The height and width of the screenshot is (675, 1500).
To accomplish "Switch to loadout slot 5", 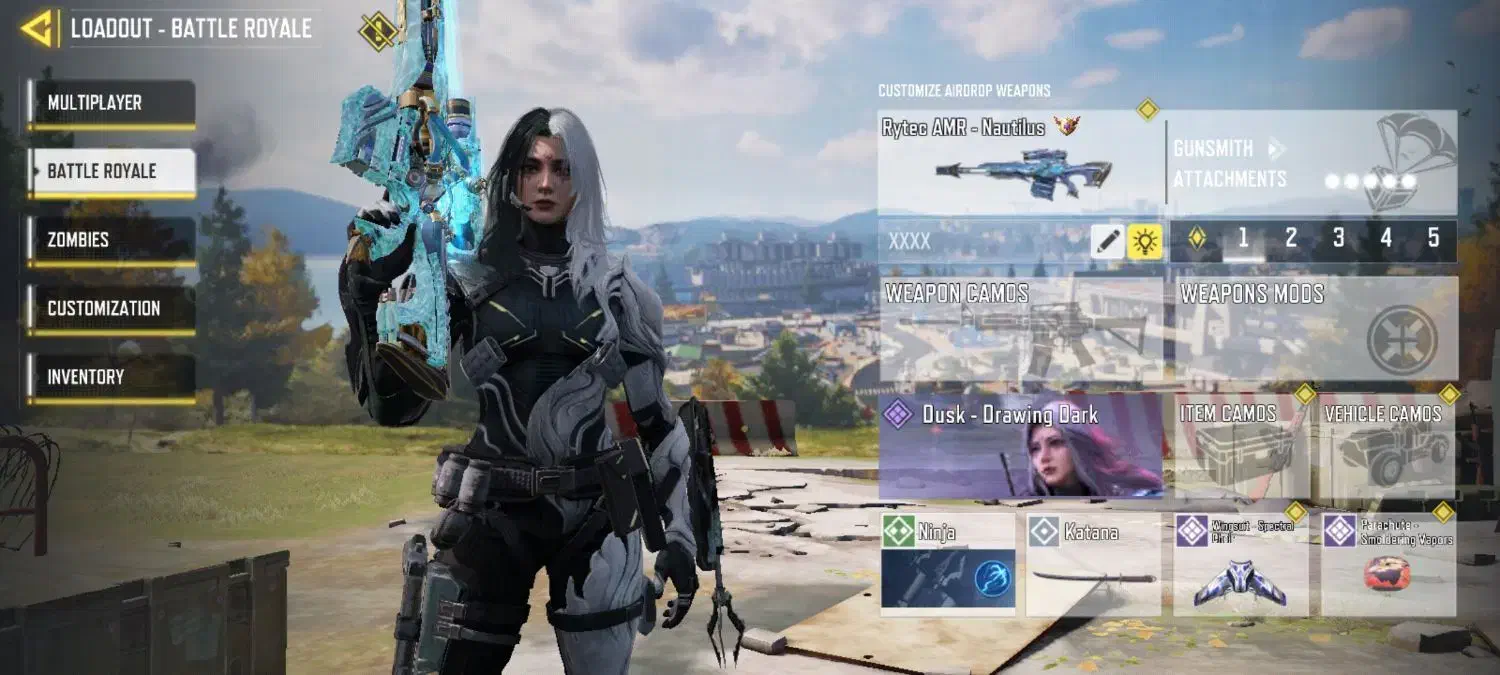I will tap(1433, 238).
